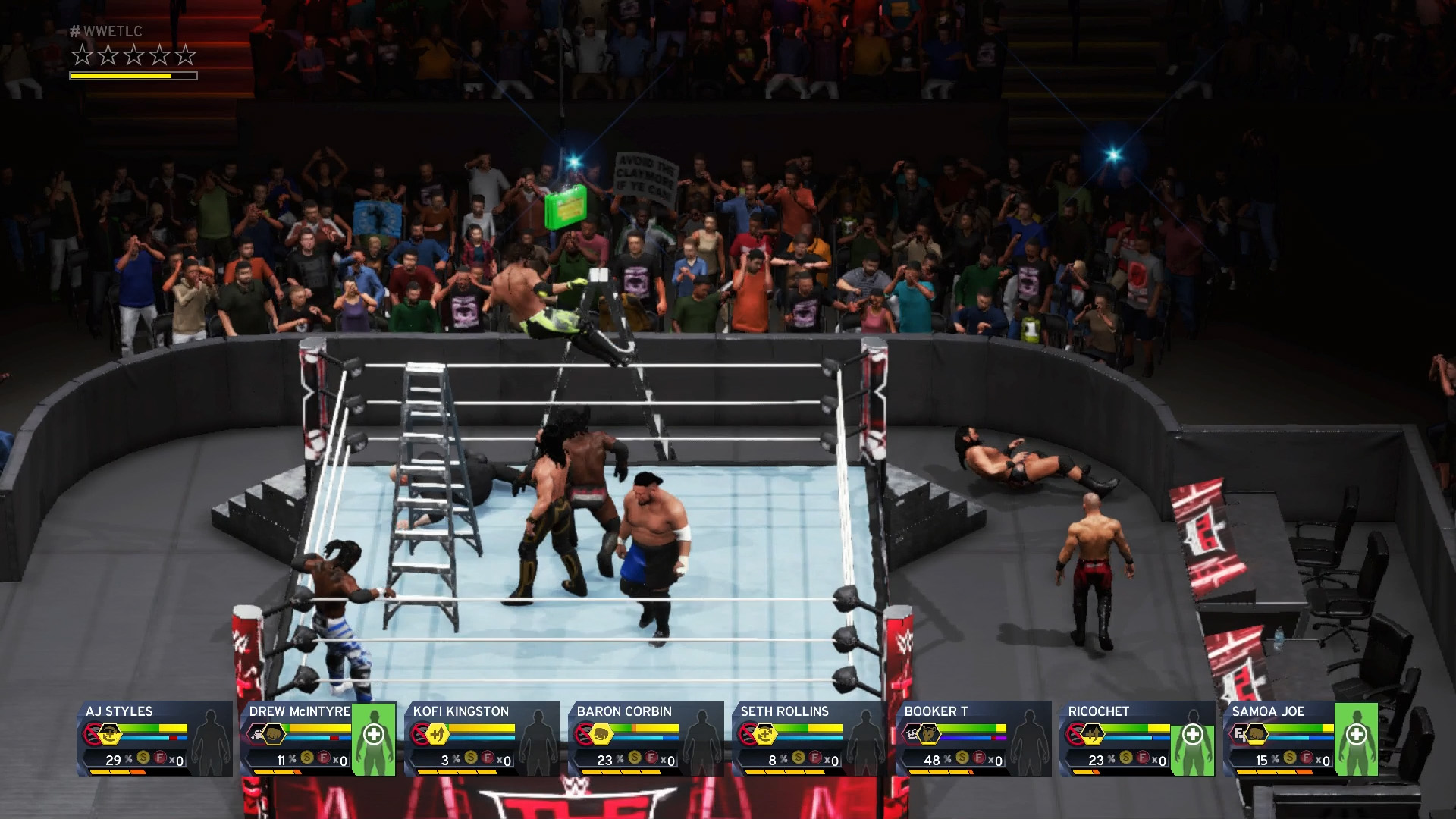Screen dimensions: 1456x819
Task: Choose Ricochet's player panel
Action: point(1137,739)
